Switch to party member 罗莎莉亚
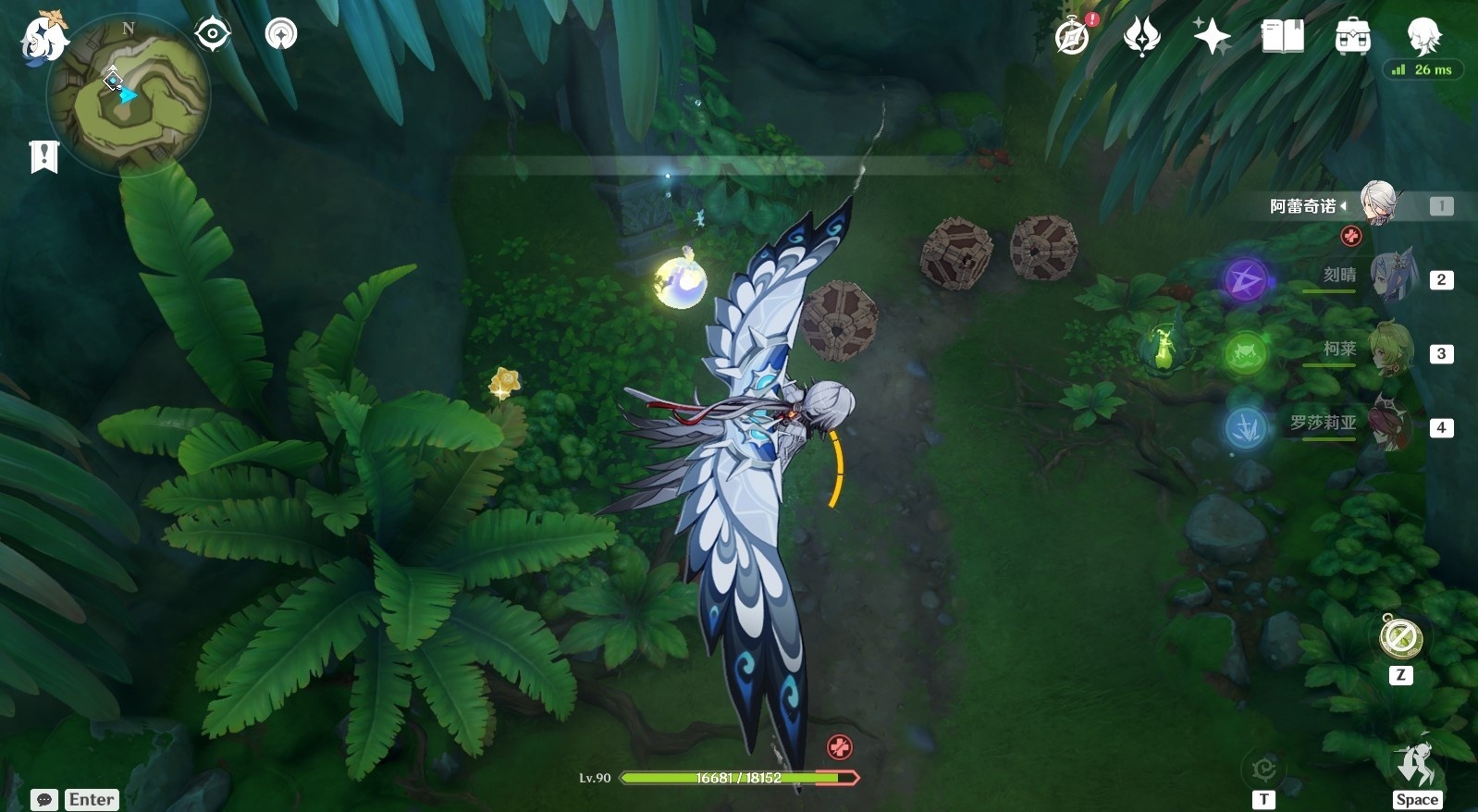The height and width of the screenshot is (812, 1478). (x=1390, y=424)
